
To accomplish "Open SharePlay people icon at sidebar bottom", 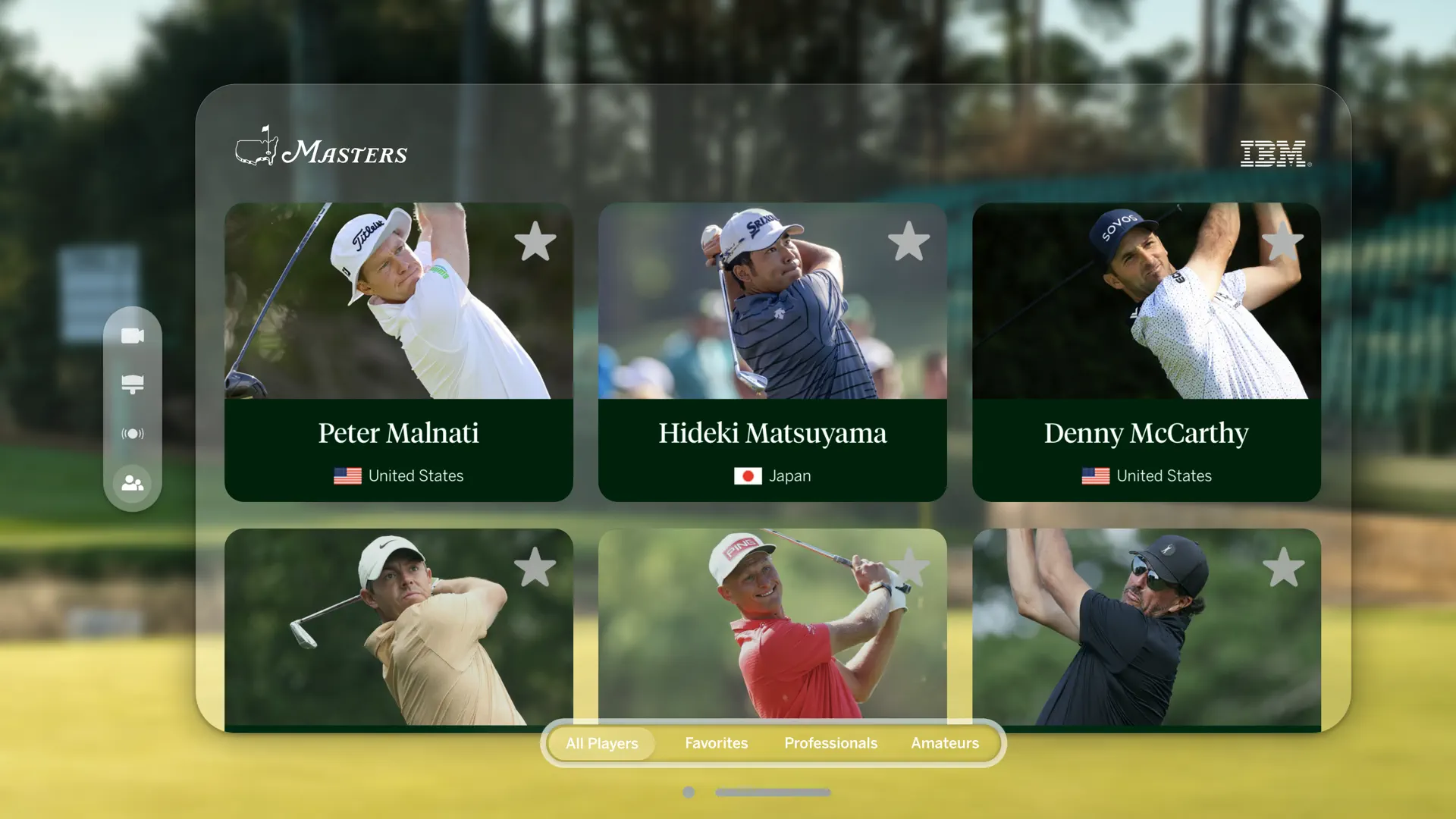I will pyautogui.click(x=133, y=483).
